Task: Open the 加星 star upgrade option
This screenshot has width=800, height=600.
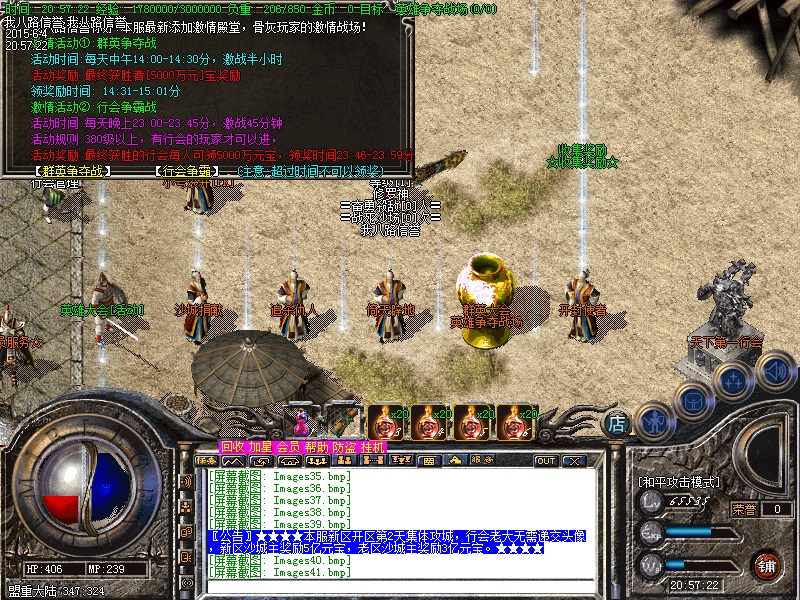Action: (x=260, y=447)
